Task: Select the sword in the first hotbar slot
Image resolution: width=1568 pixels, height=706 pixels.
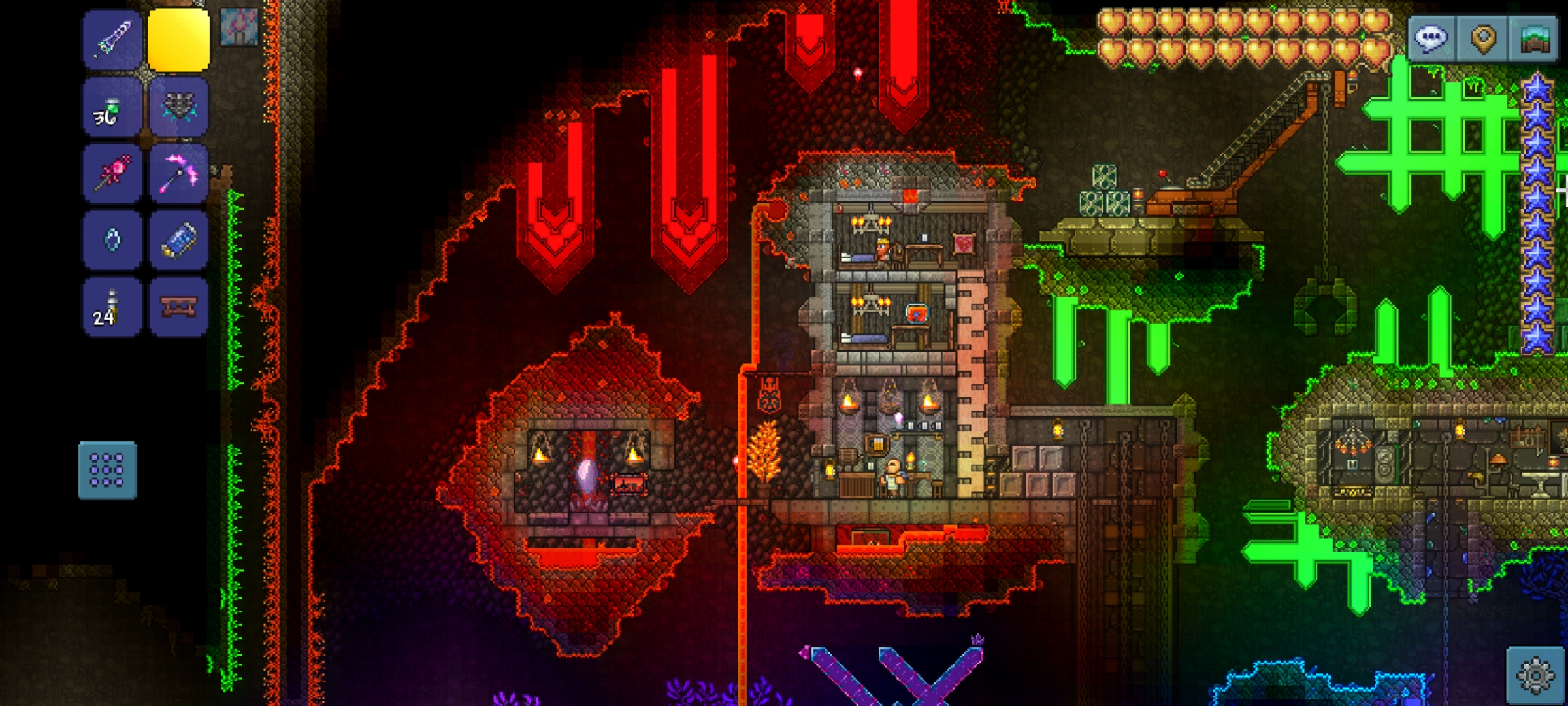Action: tap(112, 39)
